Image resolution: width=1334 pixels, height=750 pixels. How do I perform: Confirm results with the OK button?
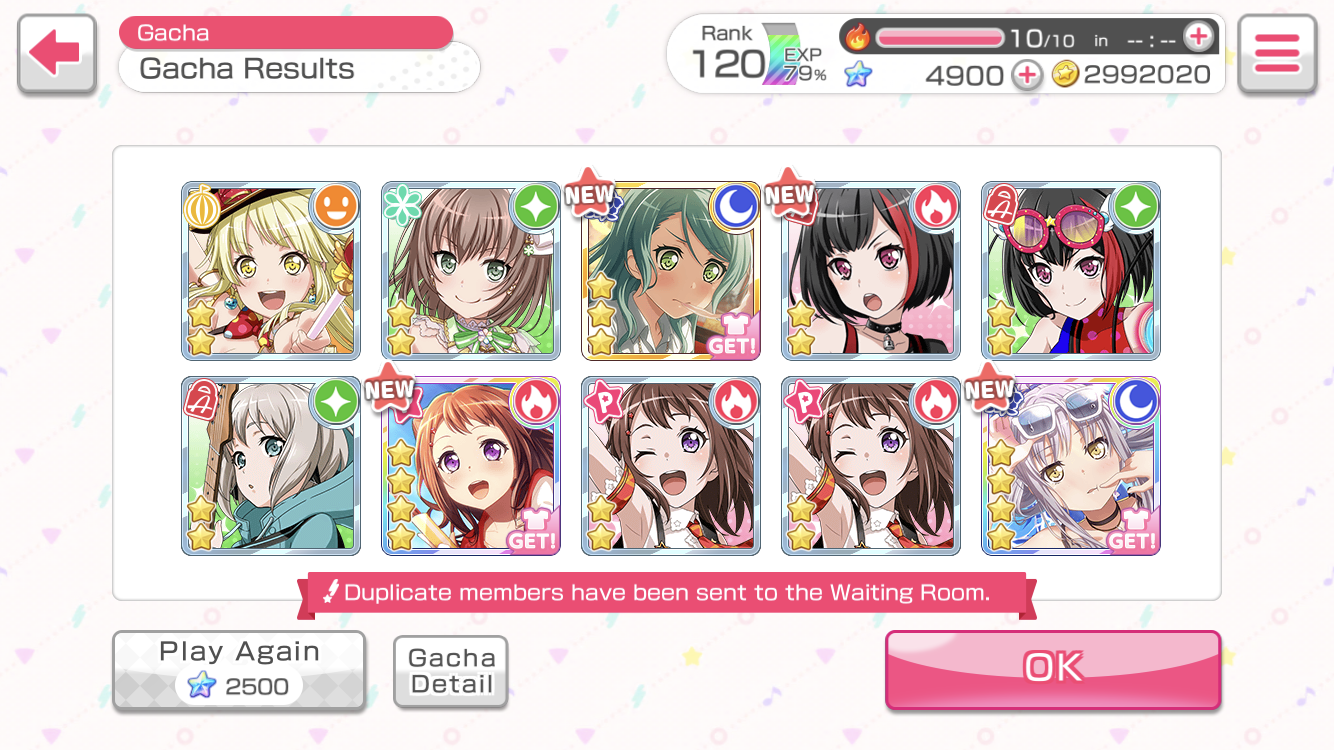[x=1052, y=668]
